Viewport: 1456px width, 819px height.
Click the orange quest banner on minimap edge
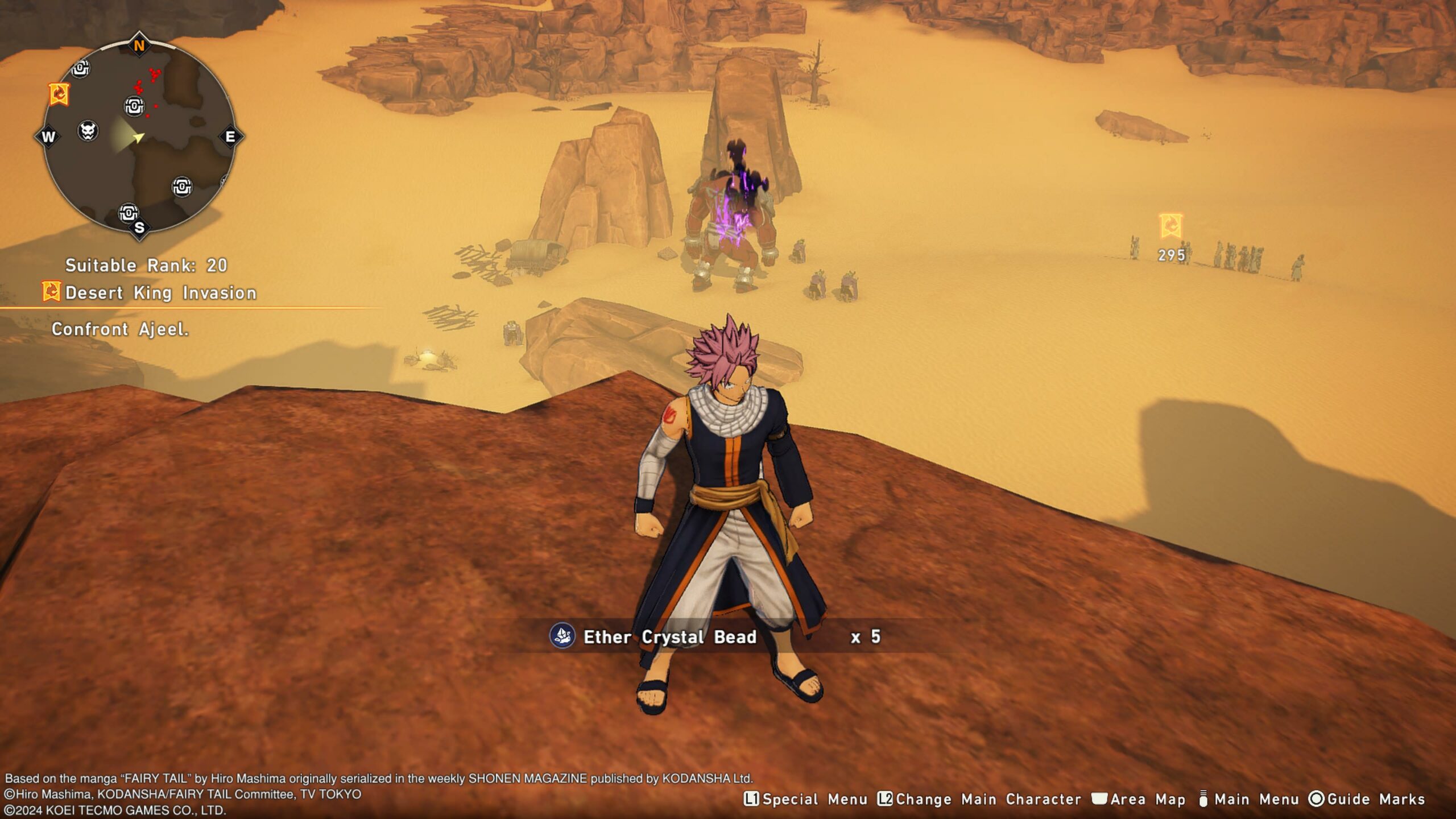point(59,94)
